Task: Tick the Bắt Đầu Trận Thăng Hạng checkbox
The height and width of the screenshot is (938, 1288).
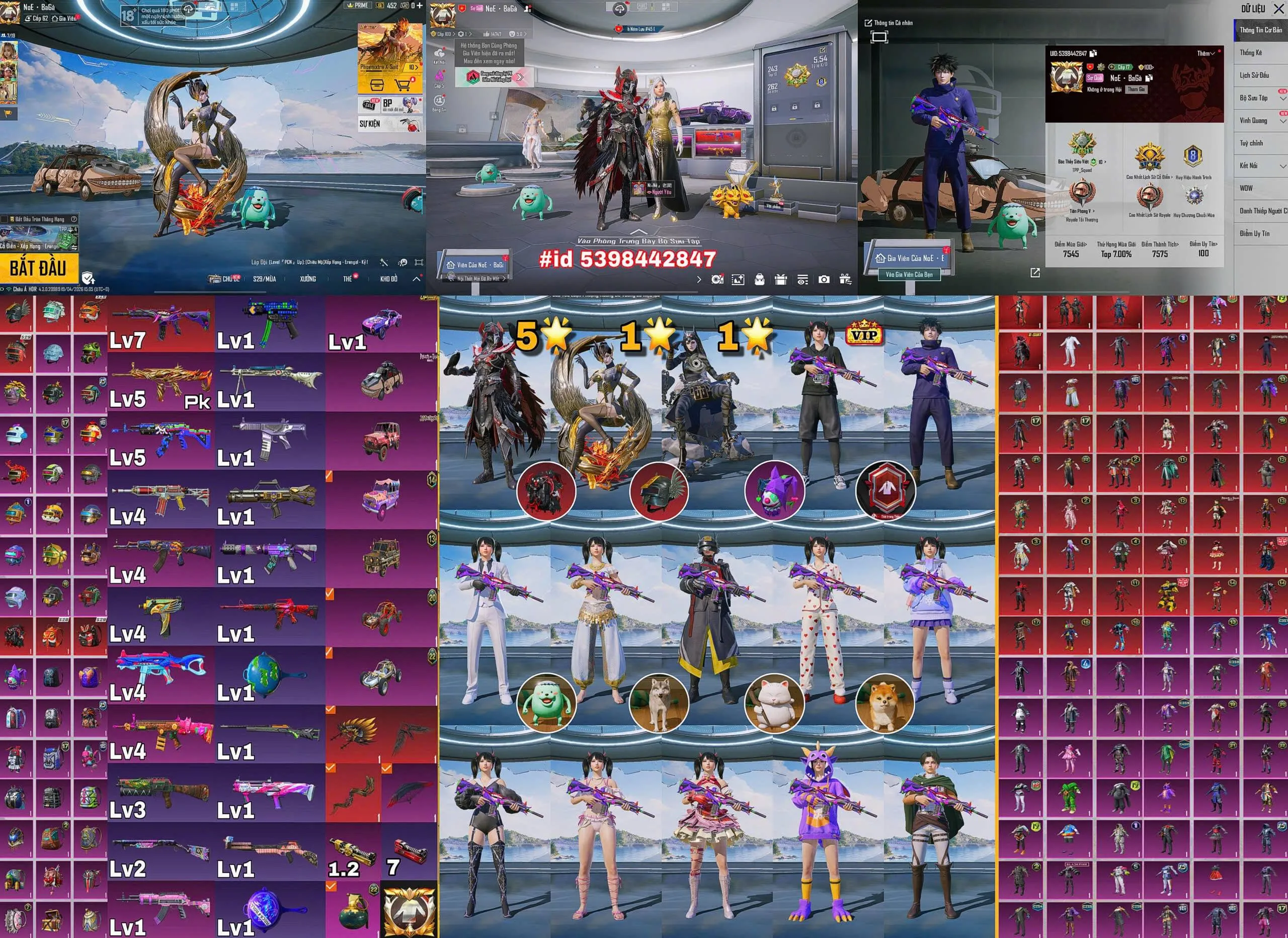Action: point(5,219)
